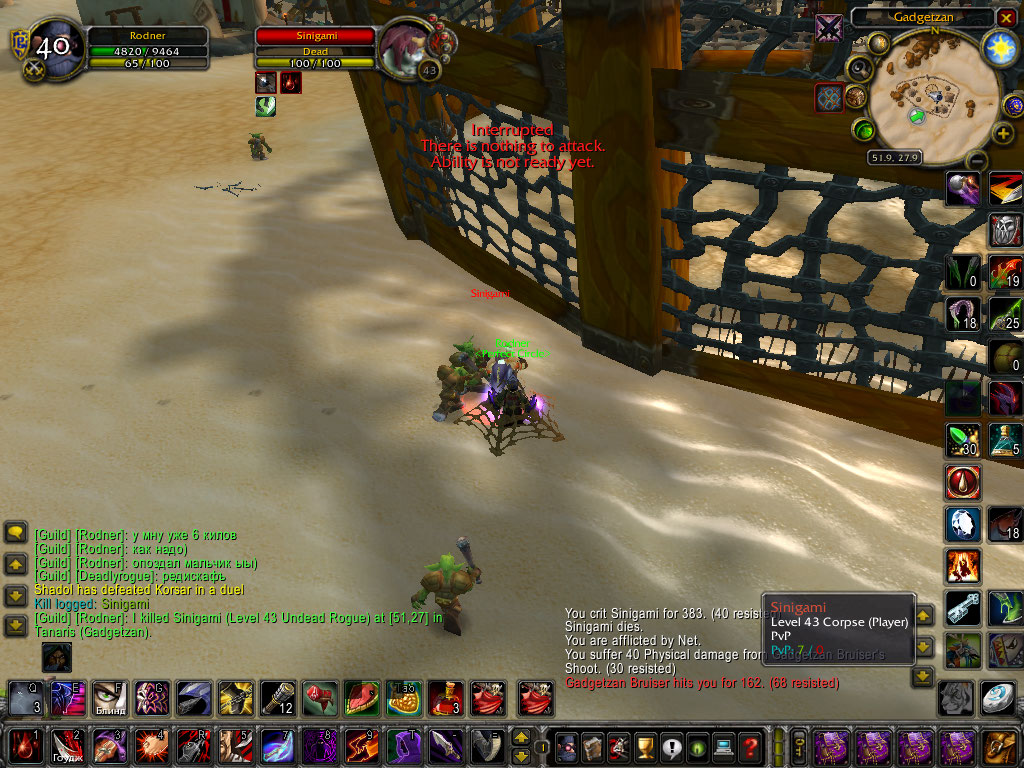Open the red question mark help button
Viewport: 1024px width, 768px height.
click(x=751, y=746)
